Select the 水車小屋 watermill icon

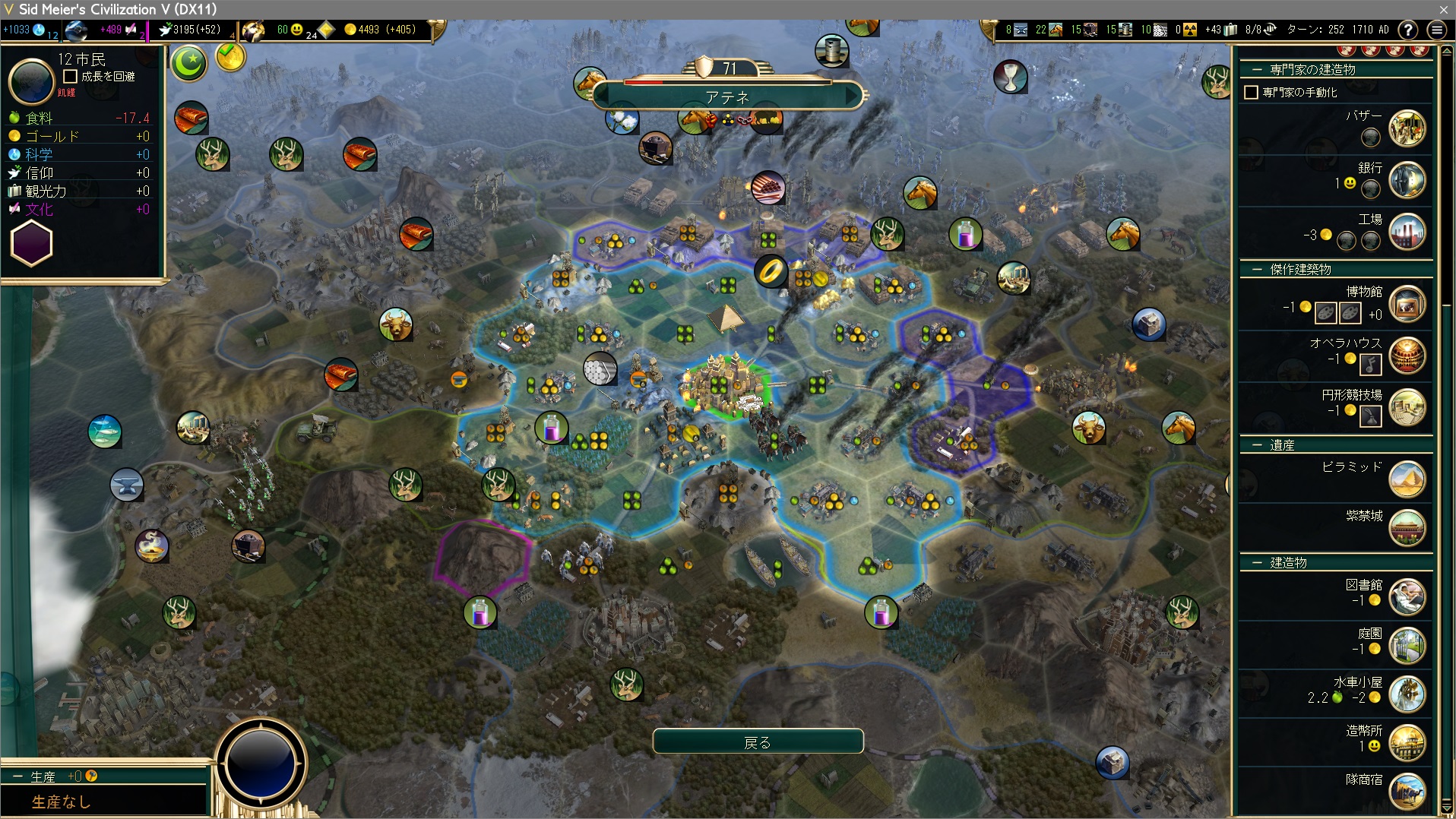tap(1407, 694)
